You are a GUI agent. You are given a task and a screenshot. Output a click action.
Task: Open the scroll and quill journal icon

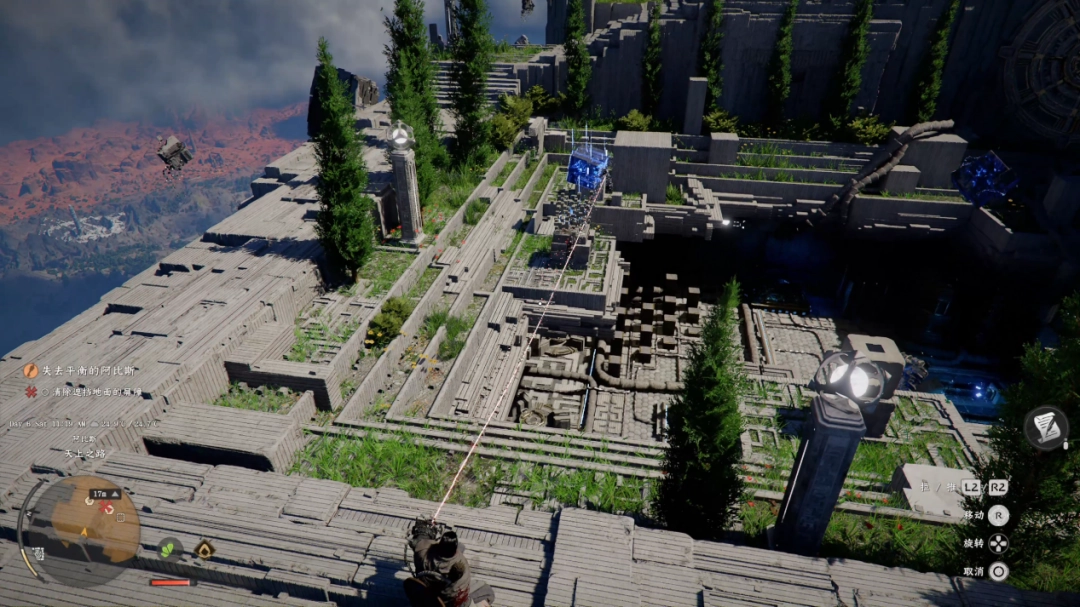(x=1046, y=428)
